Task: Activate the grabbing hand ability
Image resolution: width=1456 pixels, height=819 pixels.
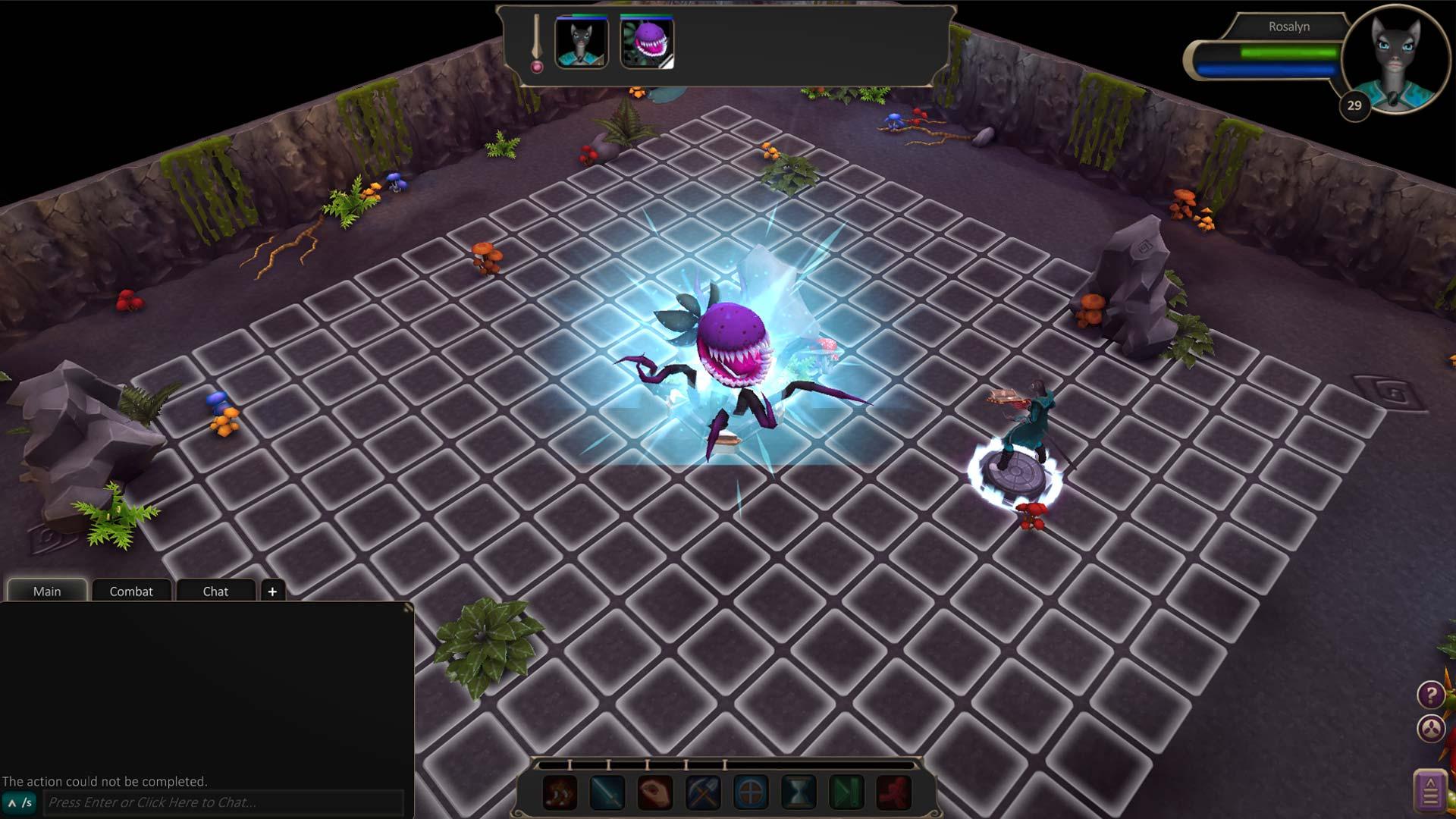Action: click(655, 793)
